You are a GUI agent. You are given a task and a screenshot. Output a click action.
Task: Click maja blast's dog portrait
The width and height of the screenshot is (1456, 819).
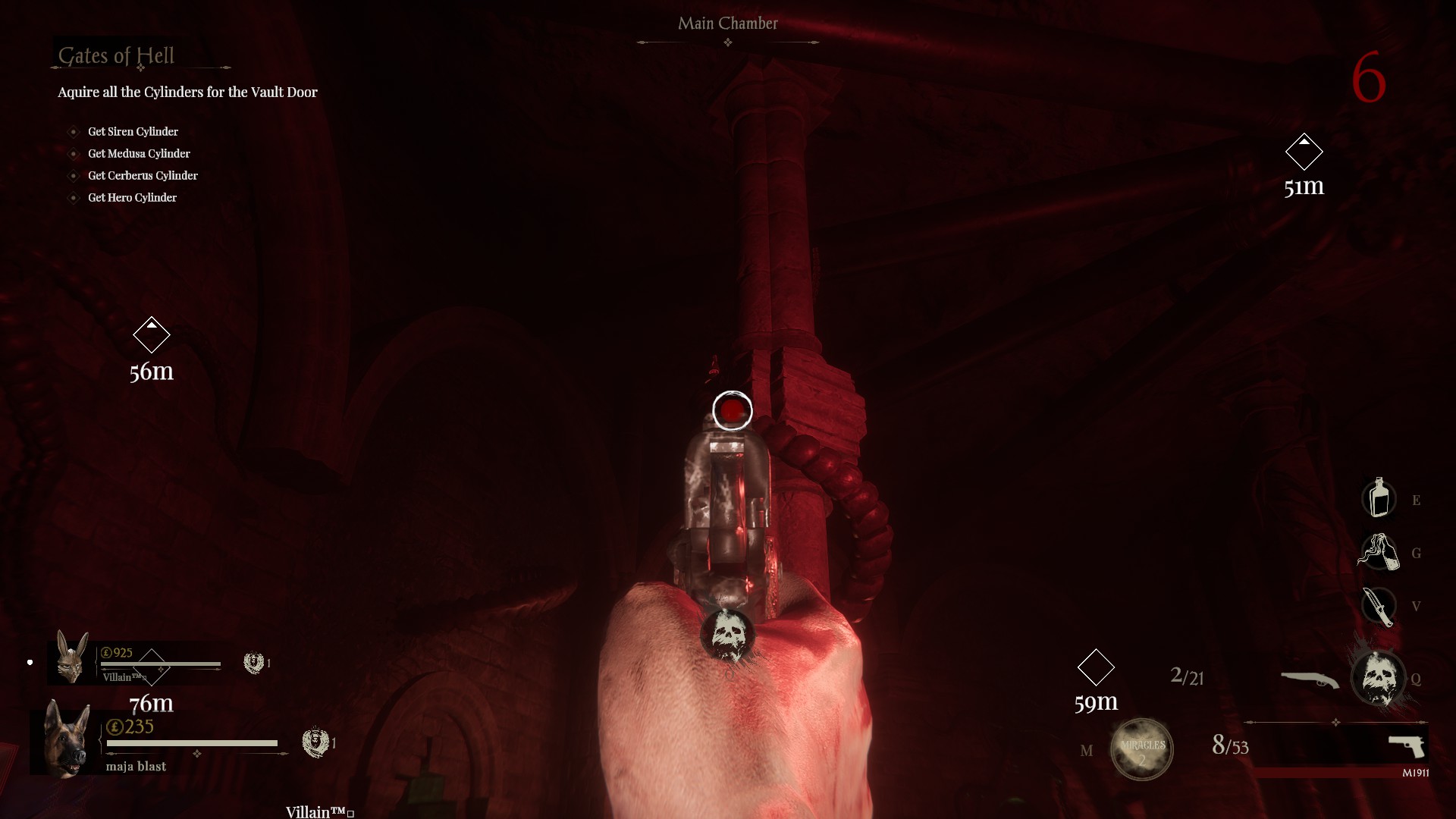coord(66,740)
